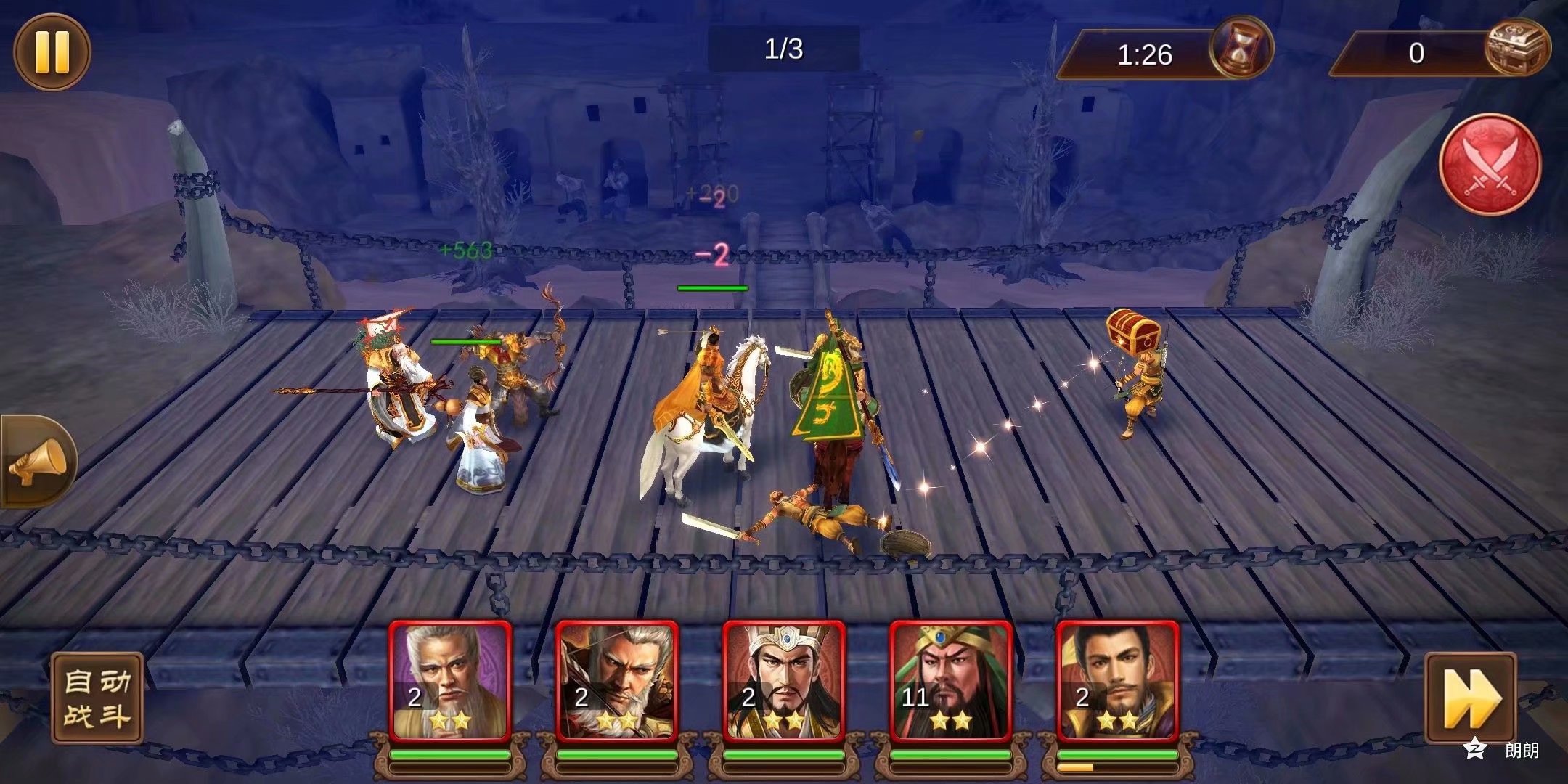Select the white-haired elder hero portrait
The width and height of the screenshot is (1568, 784).
tap(450, 680)
